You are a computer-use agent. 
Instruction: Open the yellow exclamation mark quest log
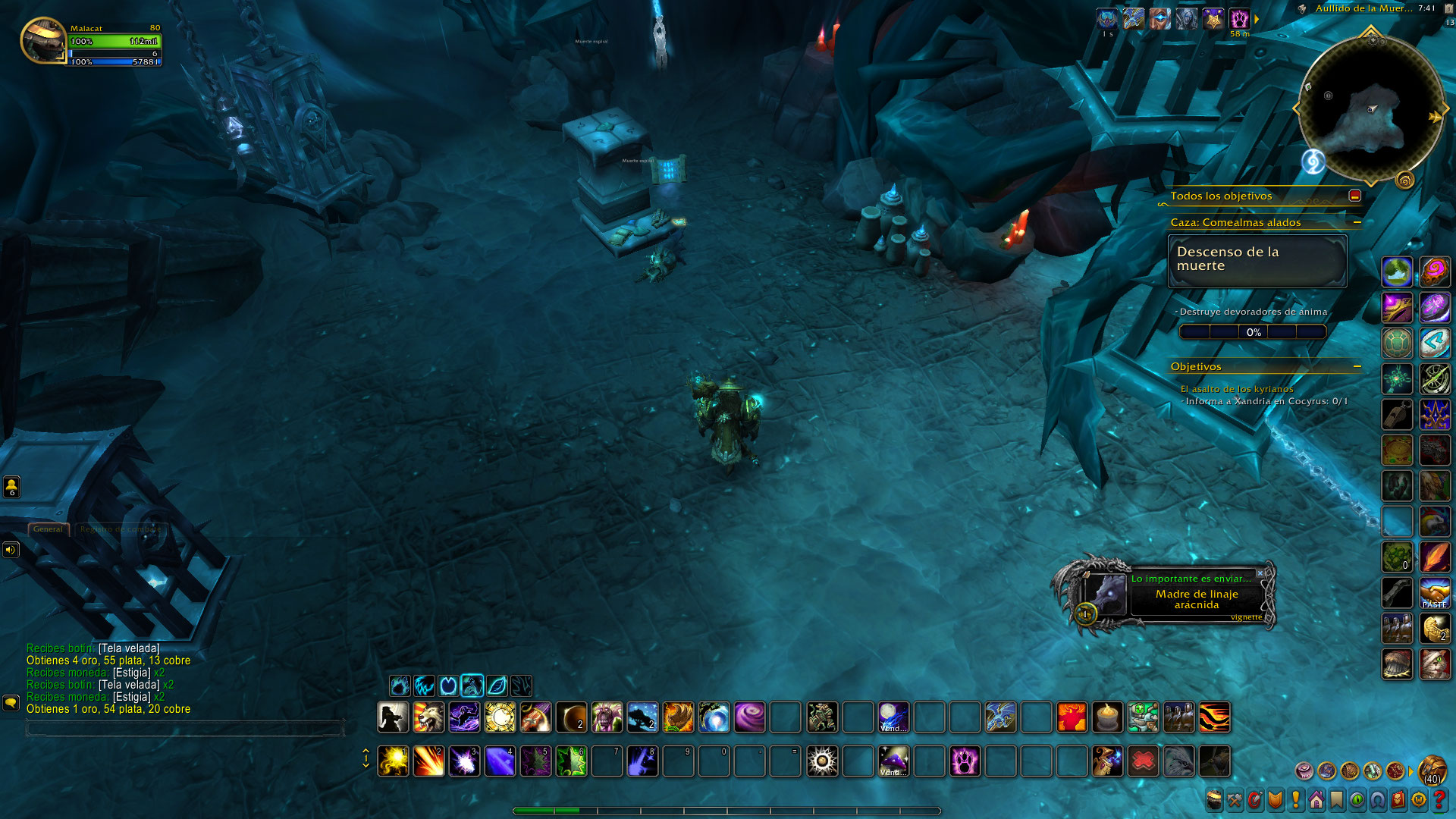(x=1295, y=800)
